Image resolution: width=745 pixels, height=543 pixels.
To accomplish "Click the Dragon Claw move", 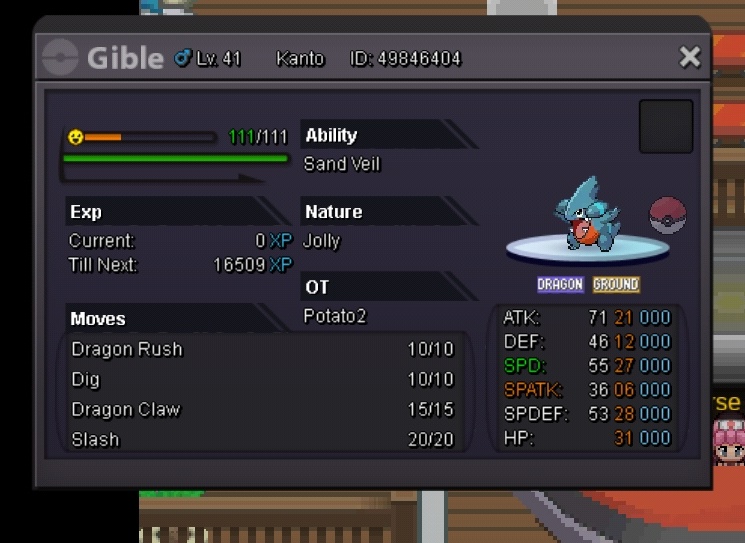I will (262, 409).
